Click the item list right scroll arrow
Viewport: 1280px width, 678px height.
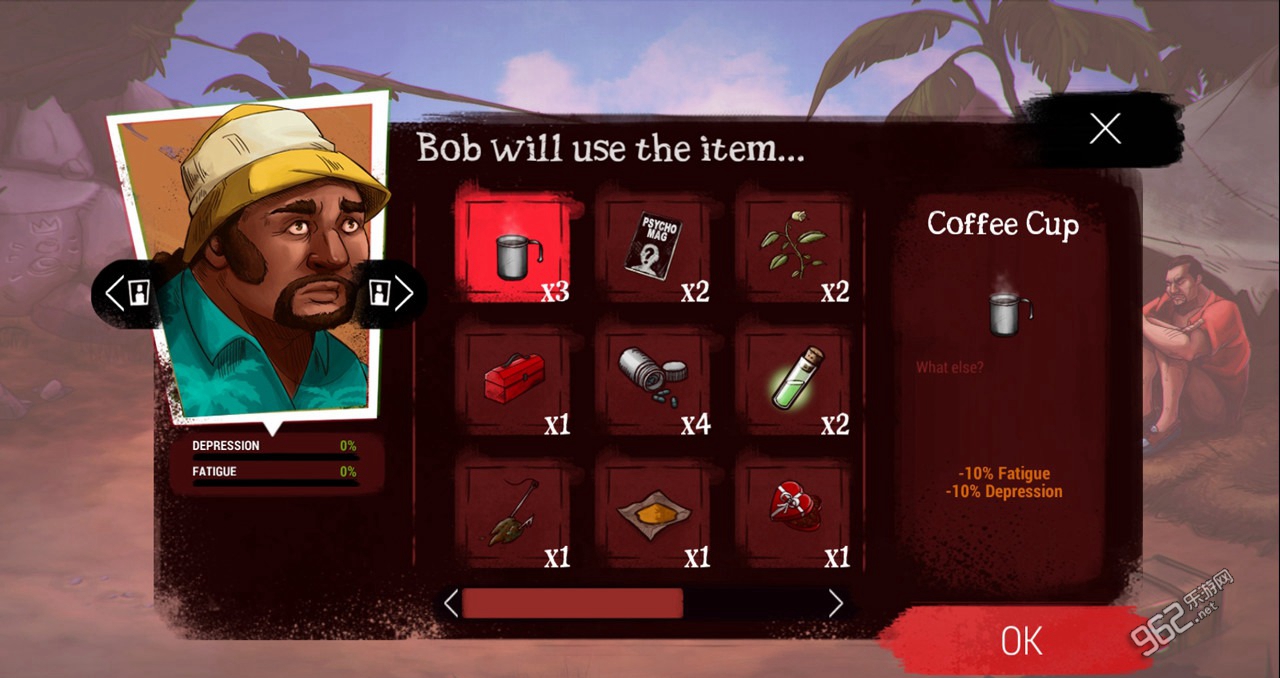click(x=836, y=603)
